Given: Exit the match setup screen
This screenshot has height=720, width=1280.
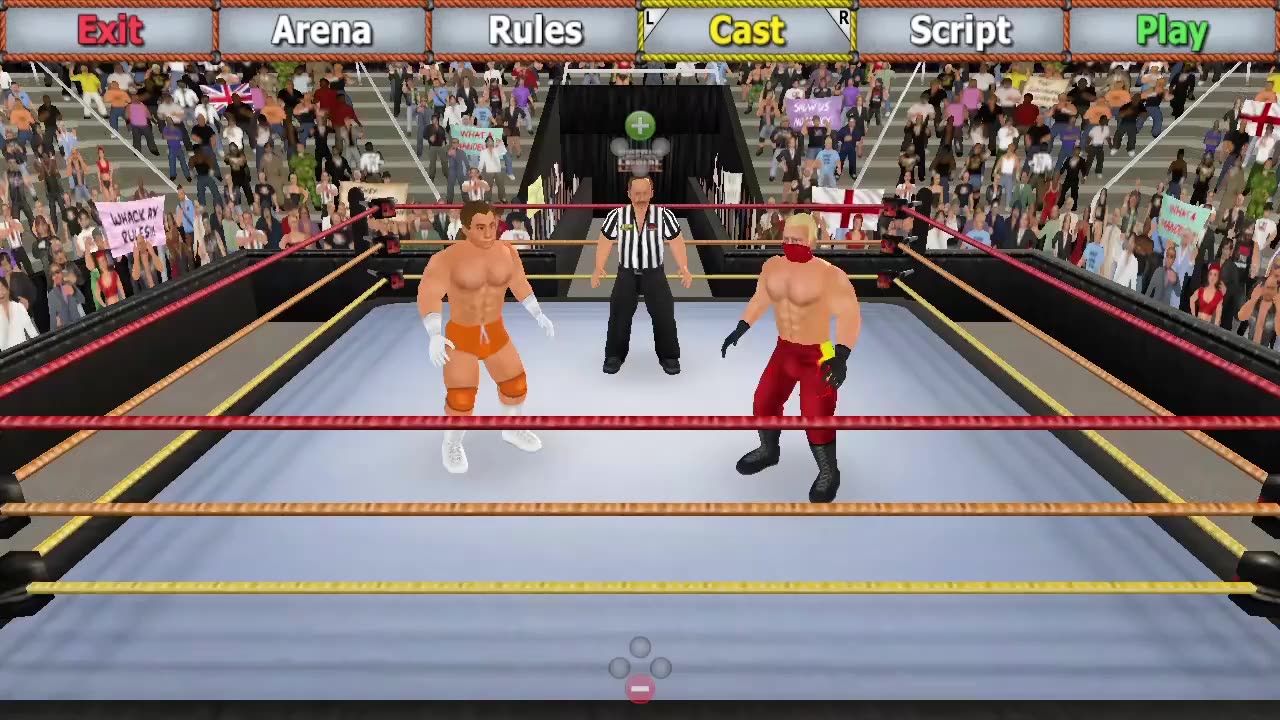Looking at the screenshot, I should tap(109, 31).
